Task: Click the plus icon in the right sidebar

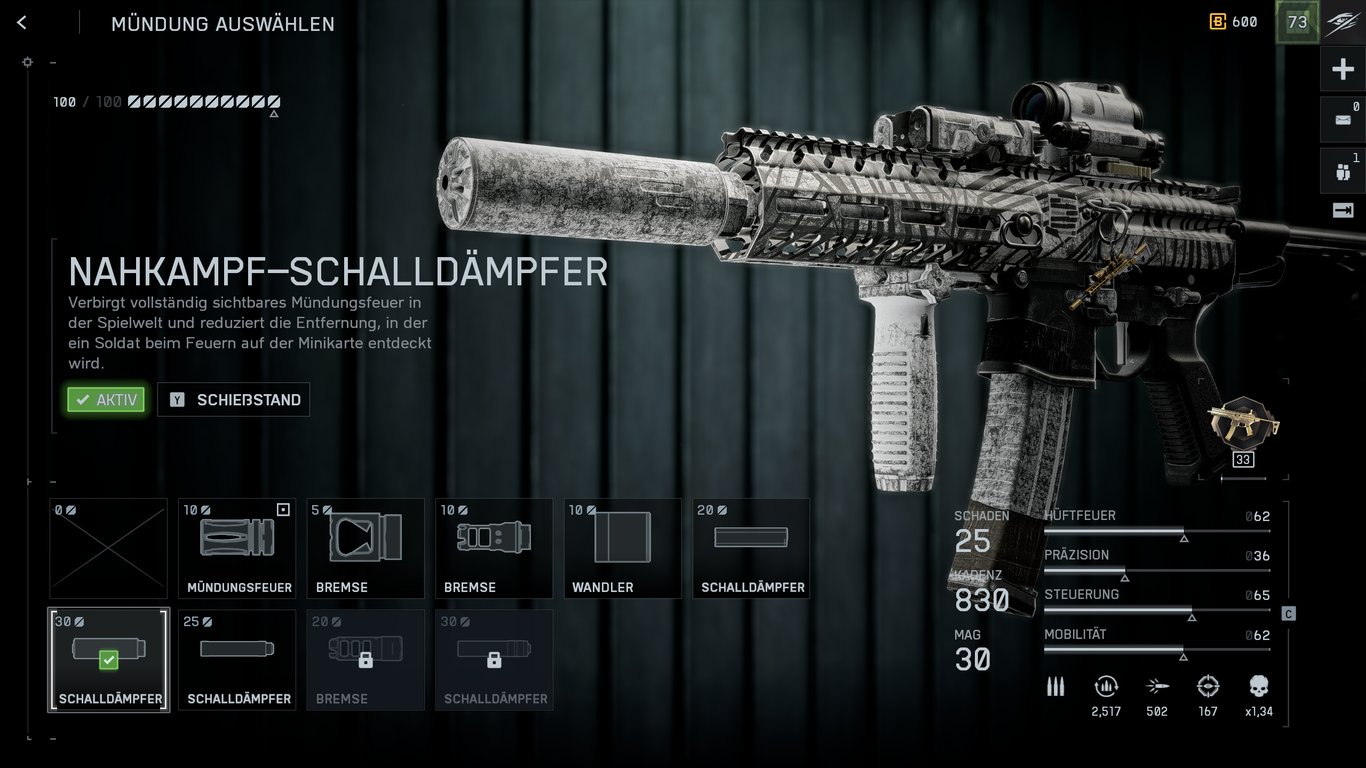Action: coord(1342,68)
